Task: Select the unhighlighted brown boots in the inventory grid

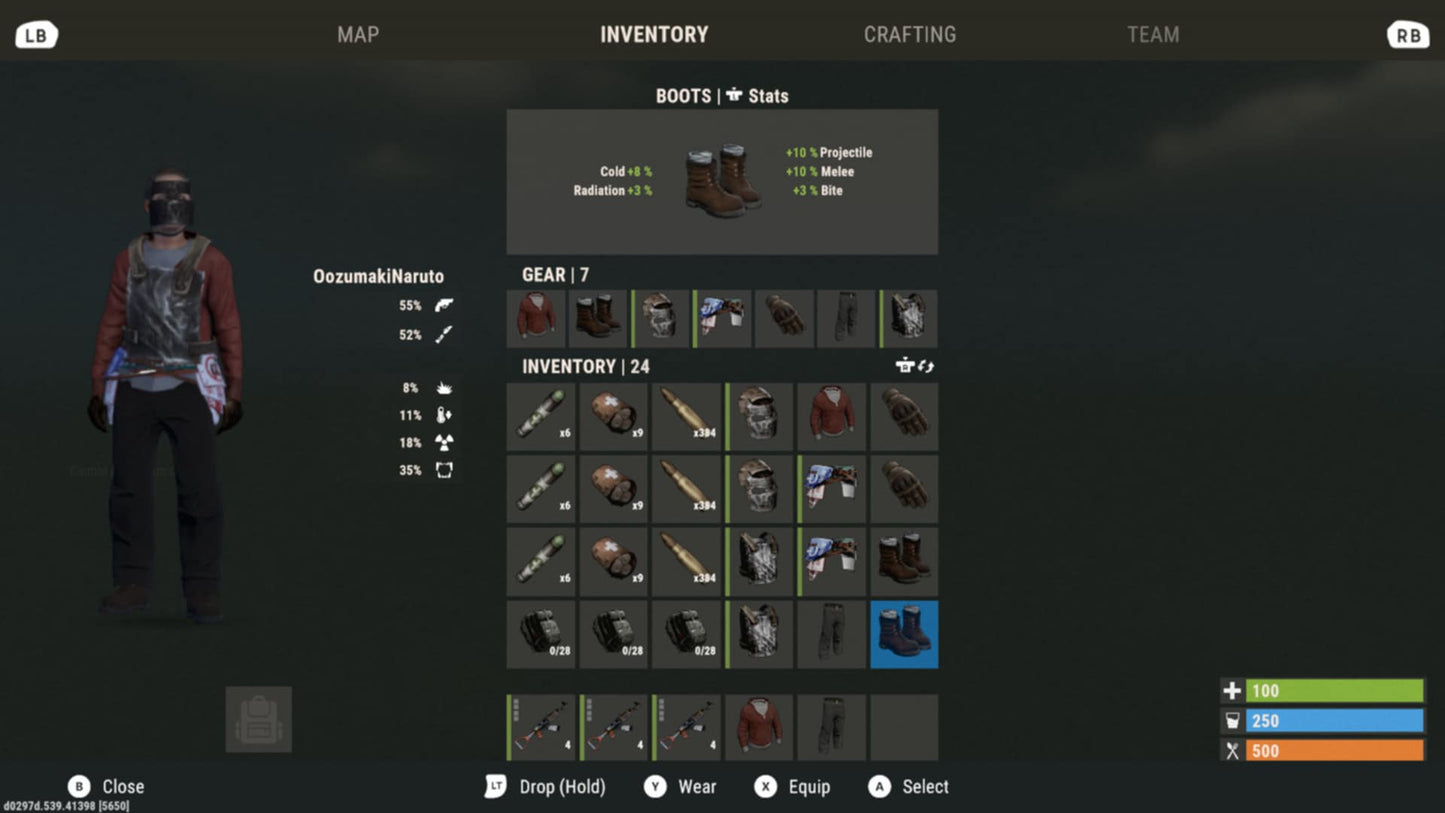Action: tap(904, 562)
